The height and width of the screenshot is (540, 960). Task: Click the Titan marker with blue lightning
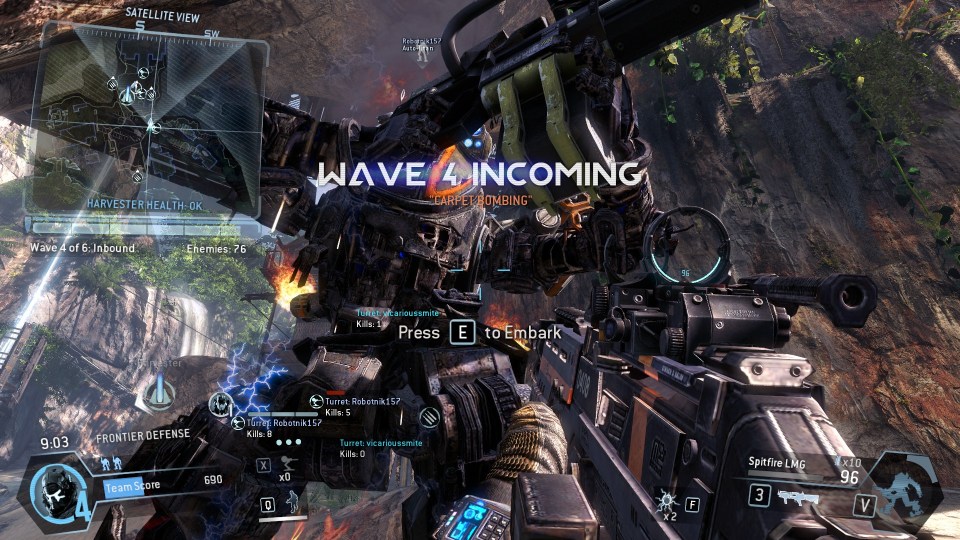click(222, 405)
